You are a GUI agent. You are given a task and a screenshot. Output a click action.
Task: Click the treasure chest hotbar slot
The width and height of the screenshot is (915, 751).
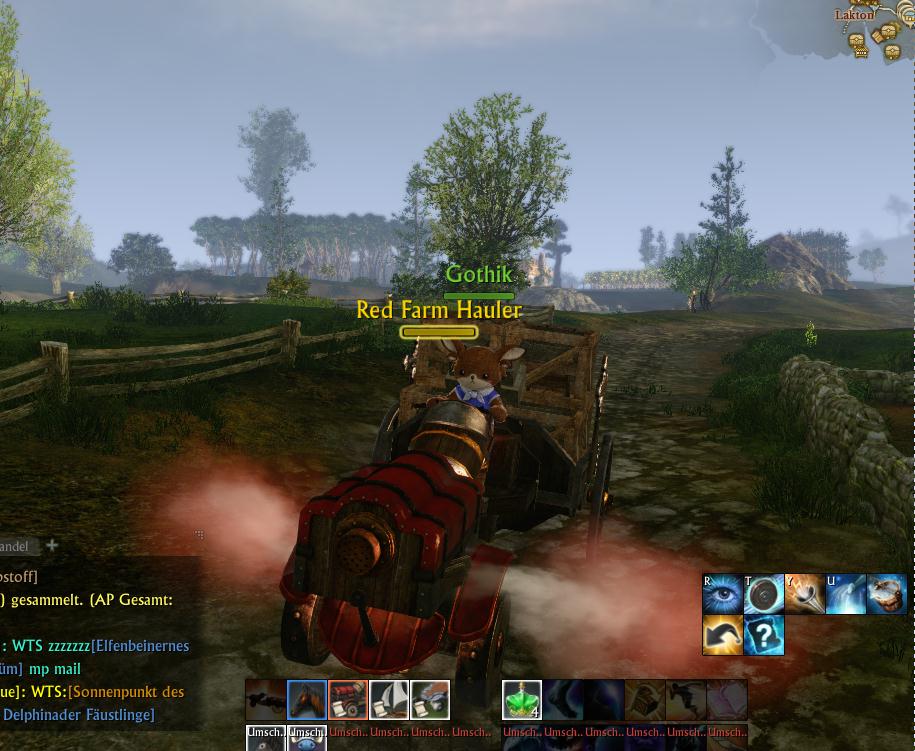coord(645,700)
